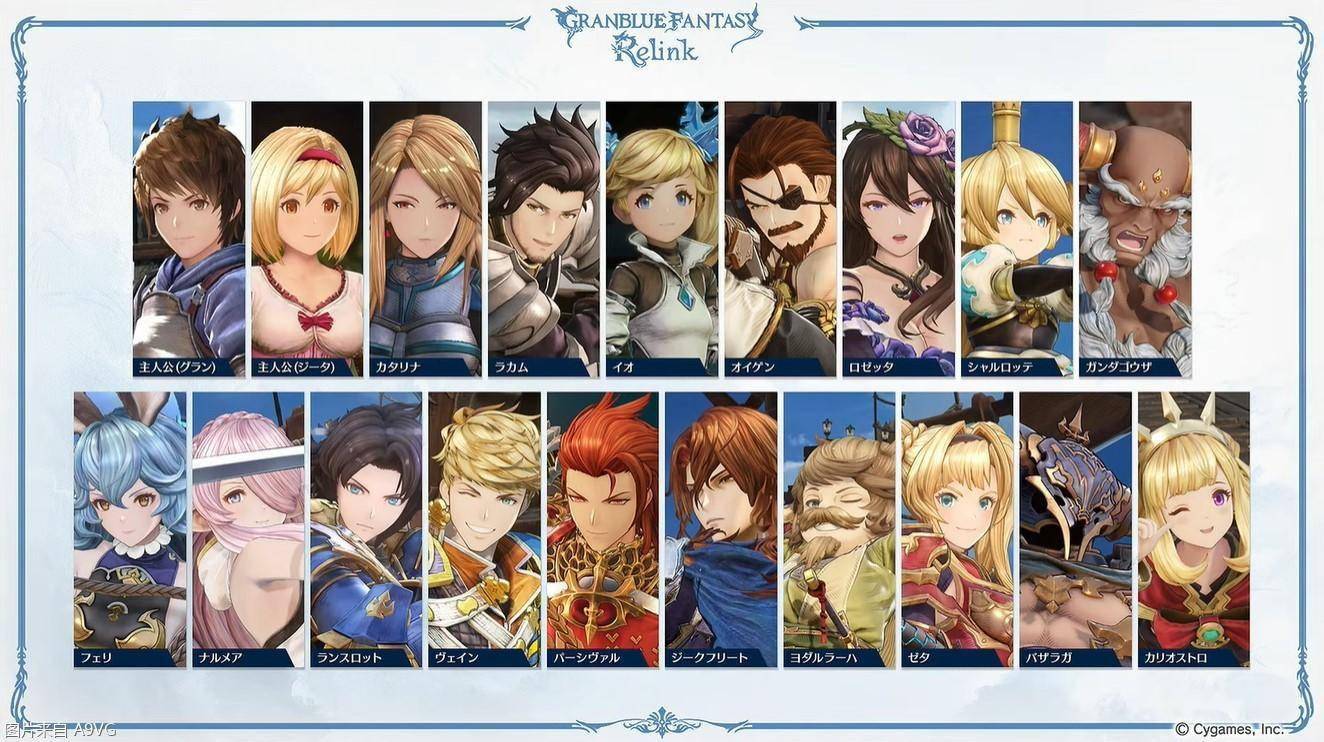Pick Katalina's character tile
This screenshot has height=742, width=1324.
click(425, 238)
